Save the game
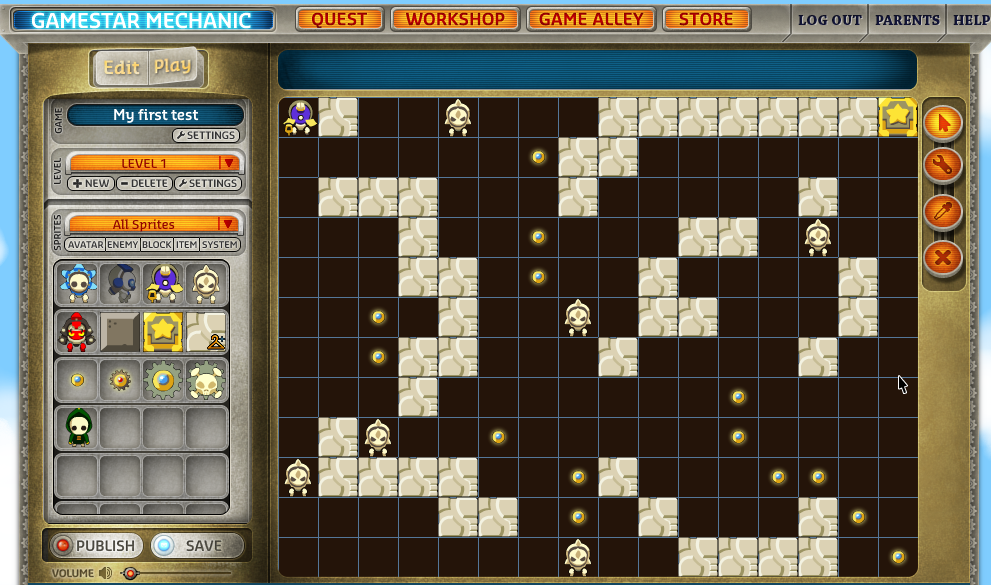The height and width of the screenshot is (585, 991). [x=197, y=545]
